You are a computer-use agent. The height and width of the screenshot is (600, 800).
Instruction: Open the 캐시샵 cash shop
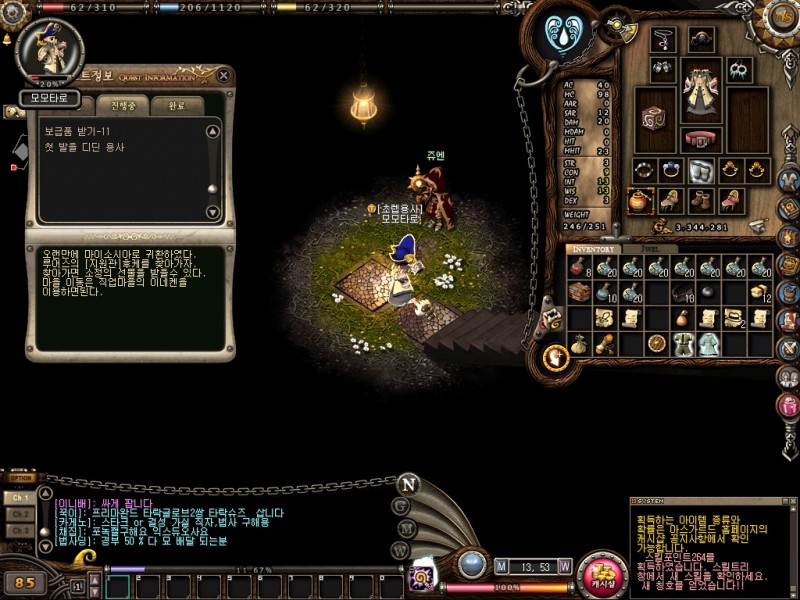(602, 572)
